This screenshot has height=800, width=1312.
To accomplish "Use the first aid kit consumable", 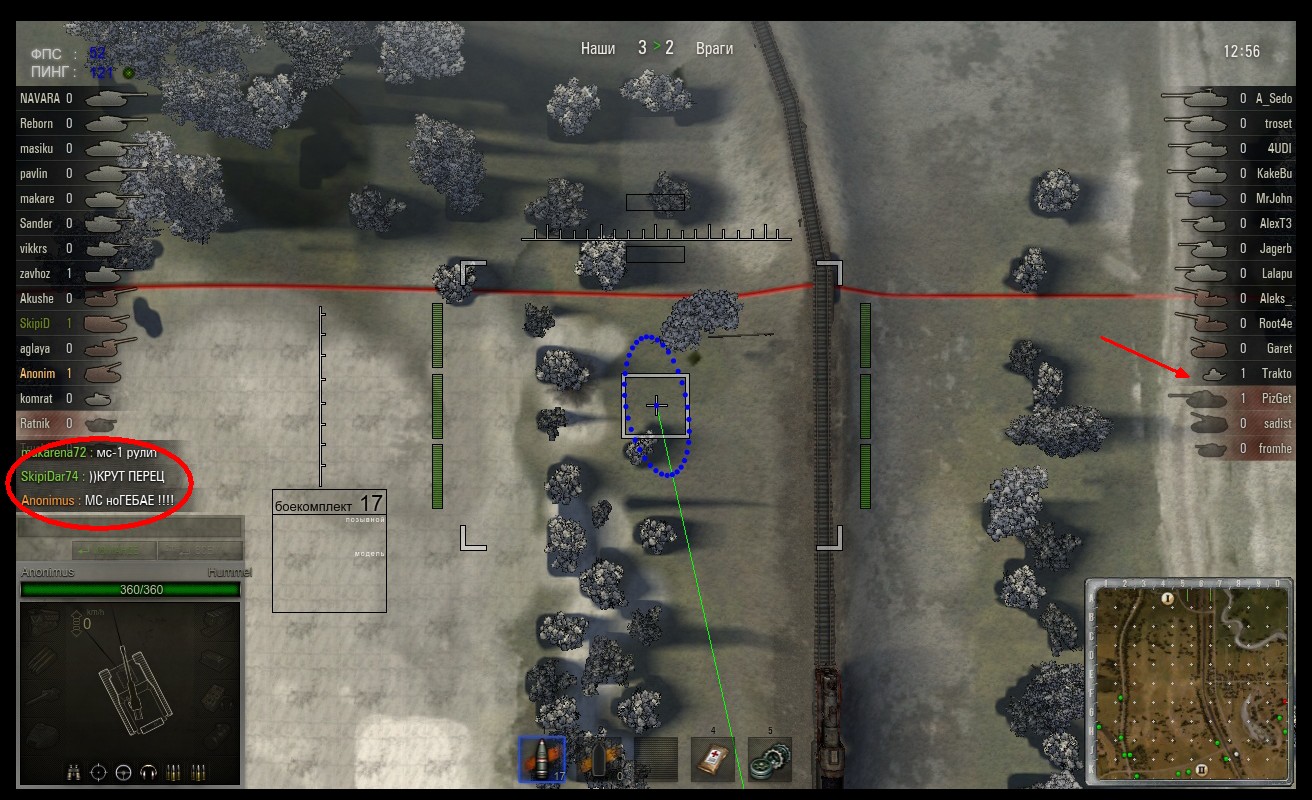I will [713, 759].
